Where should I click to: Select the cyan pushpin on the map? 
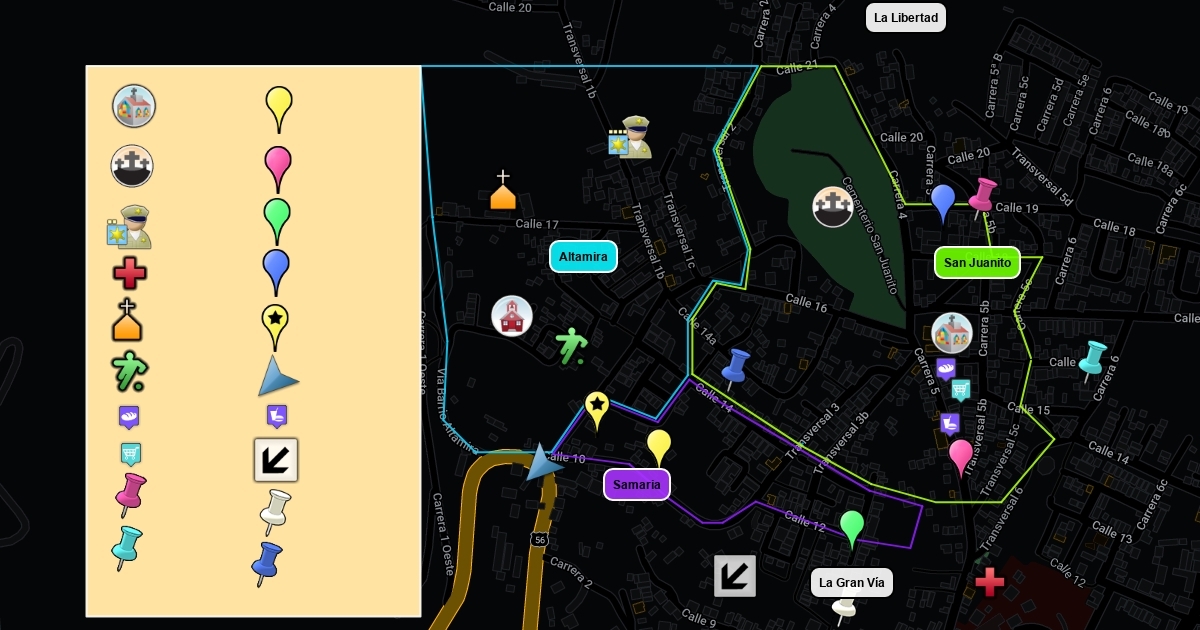(x=1089, y=360)
